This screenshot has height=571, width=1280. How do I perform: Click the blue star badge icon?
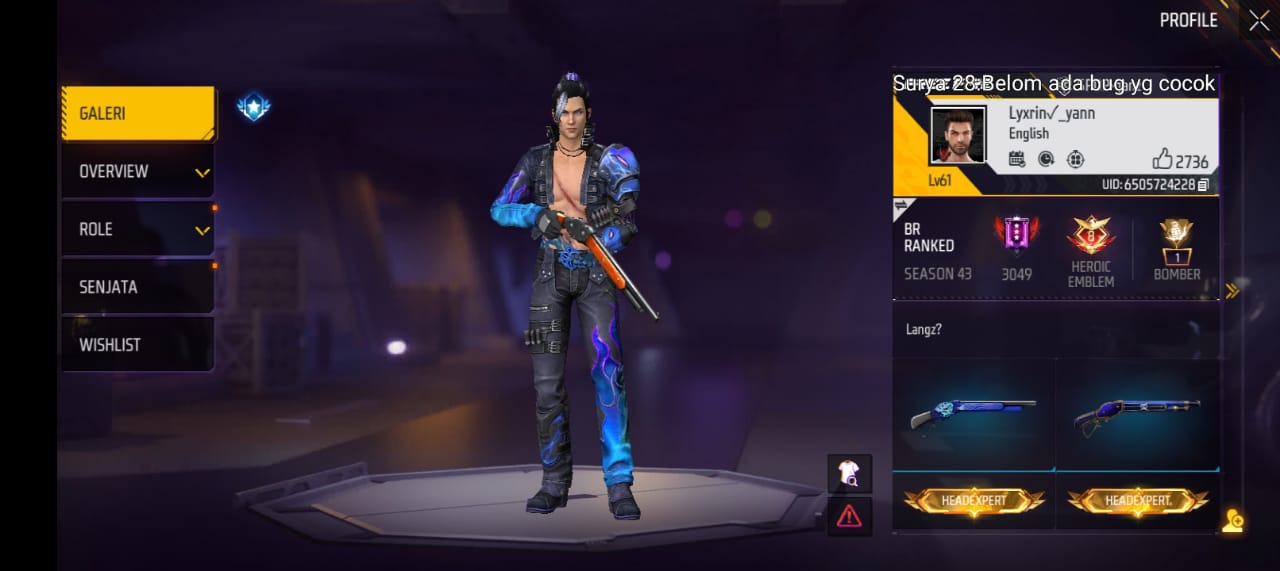coord(253,107)
